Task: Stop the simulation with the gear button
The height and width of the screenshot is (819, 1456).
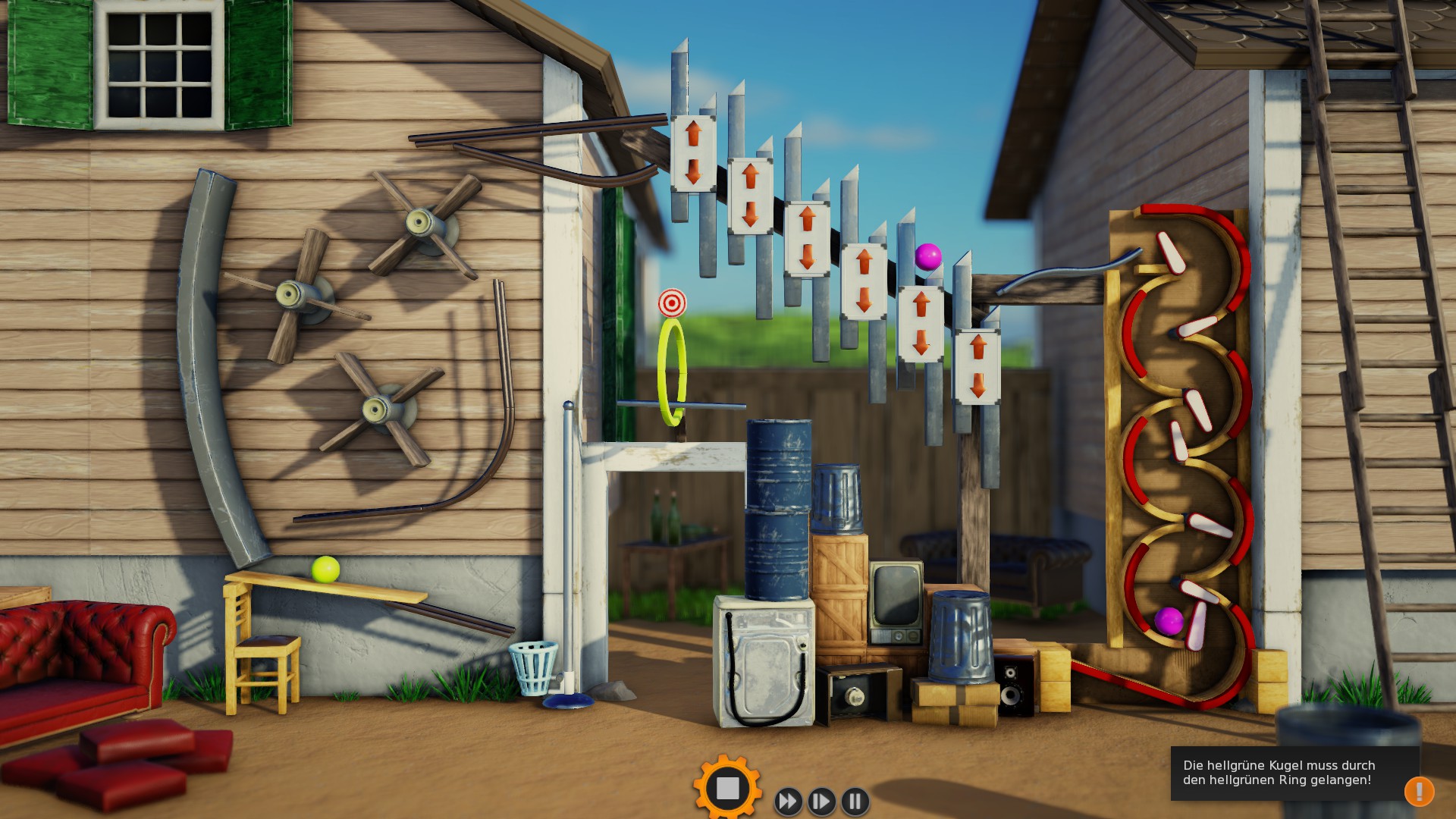Action: tap(727, 789)
